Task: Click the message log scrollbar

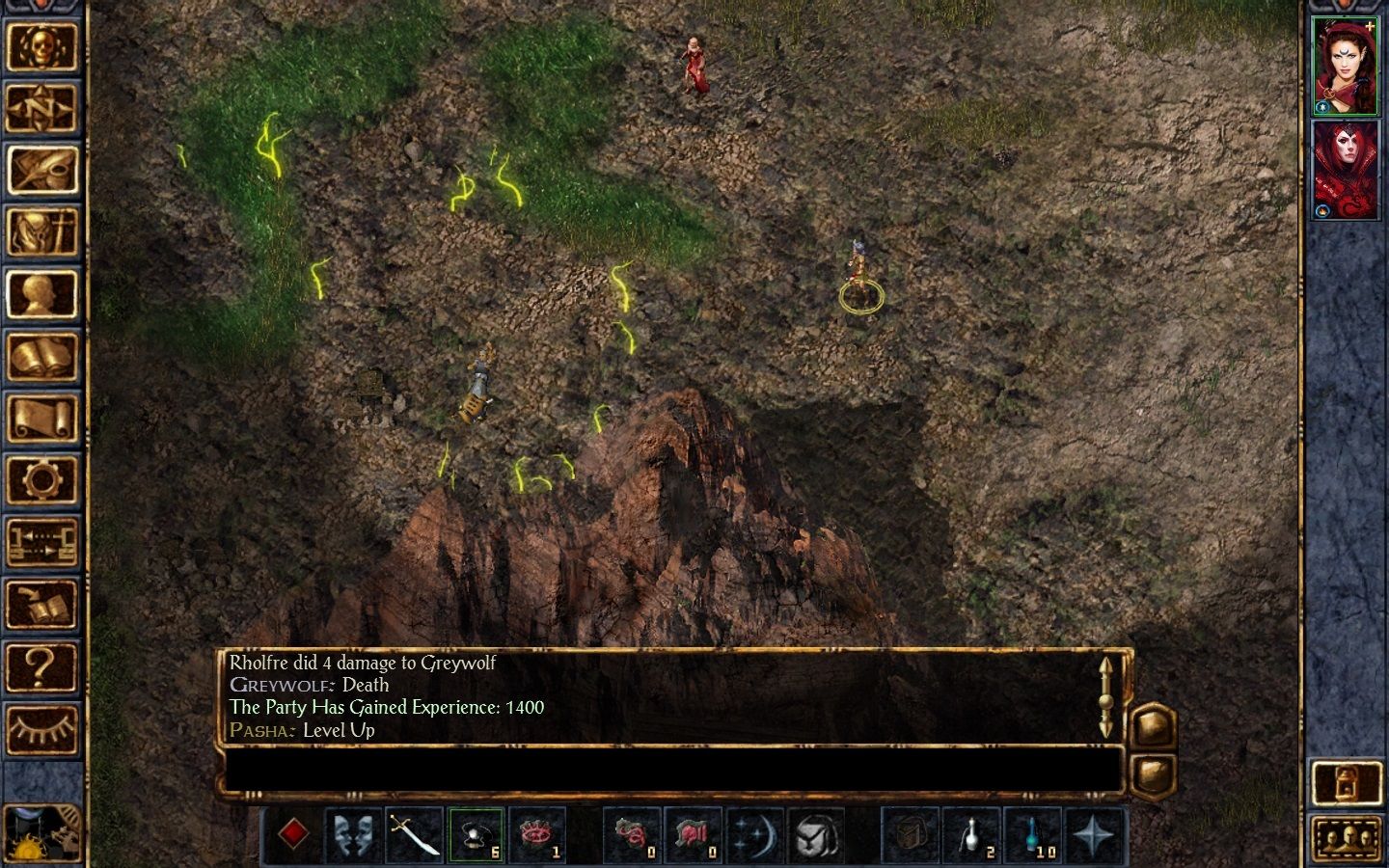Action: [1106, 696]
